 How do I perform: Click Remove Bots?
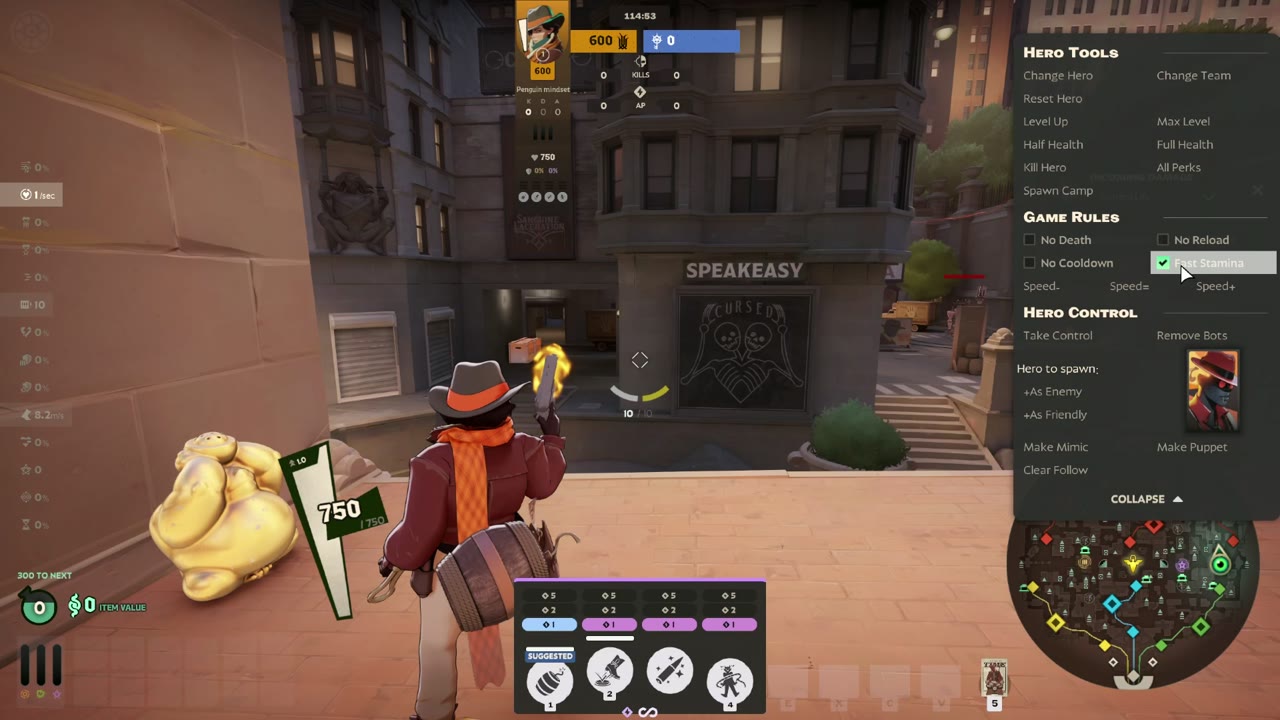click(1191, 335)
